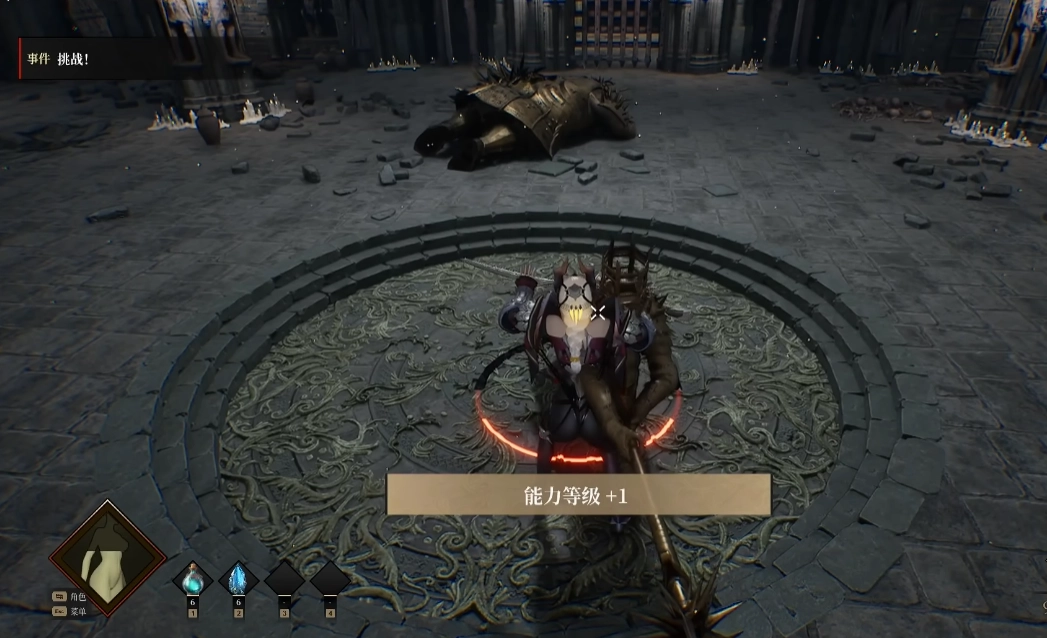
Task: Dismiss the 能力等级 +1 notification banner
Action: pyautogui.click(x=578, y=494)
